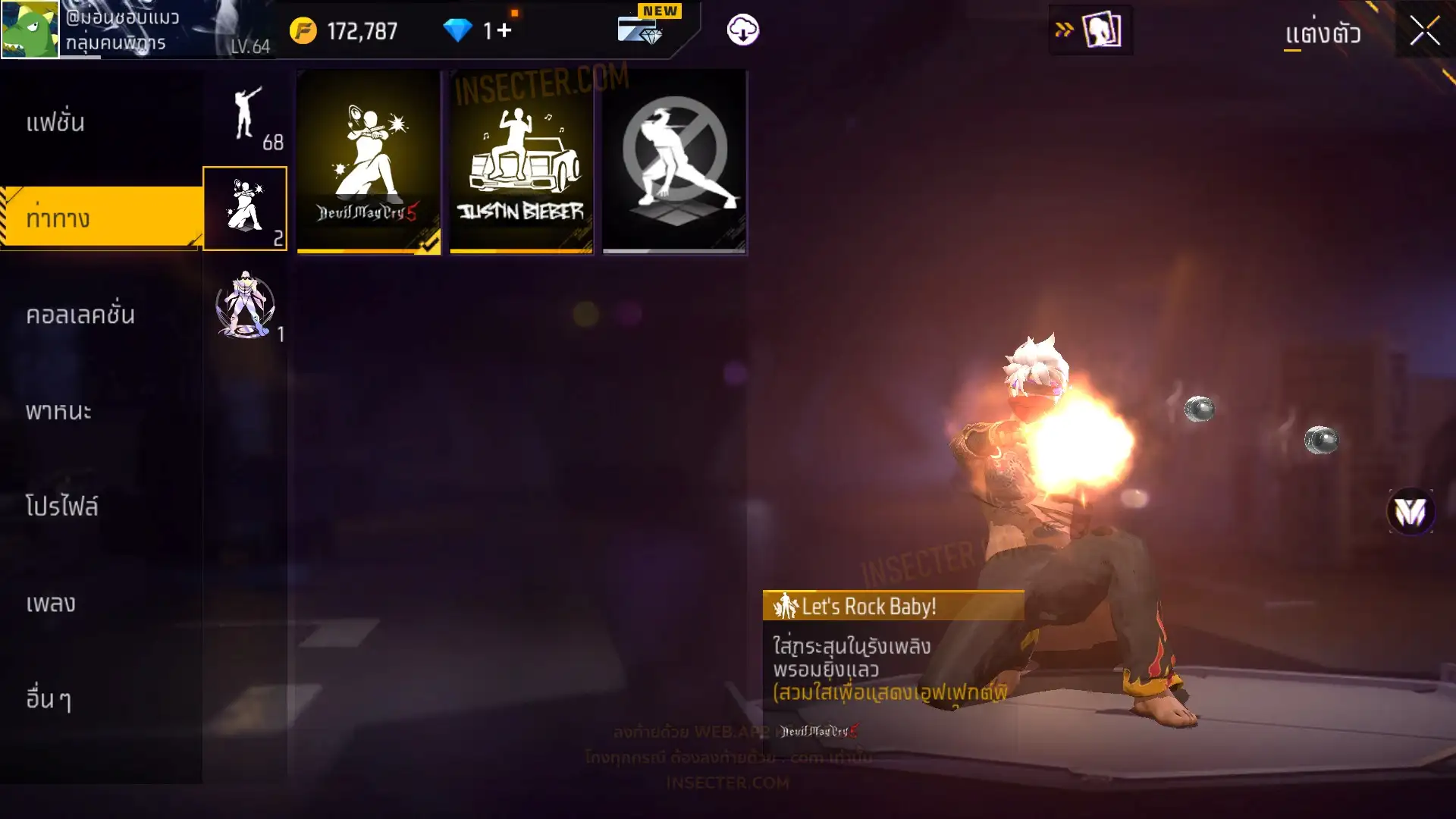The image size is (1456, 819).
Task: Tap the purple V badge icon
Action: click(1410, 512)
